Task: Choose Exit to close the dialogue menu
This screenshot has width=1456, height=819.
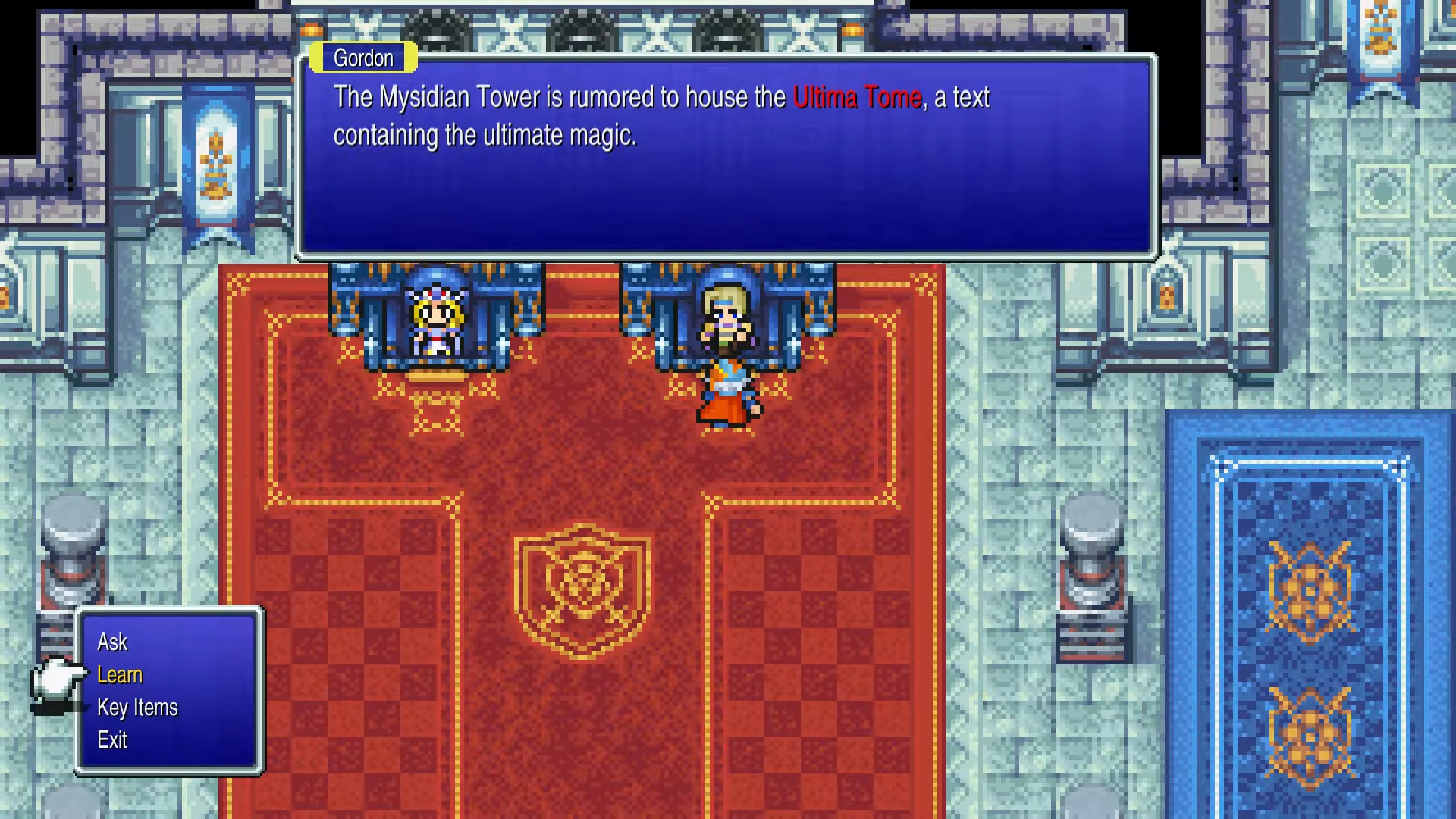Action: pyautogui.click(x=112, y=741)
